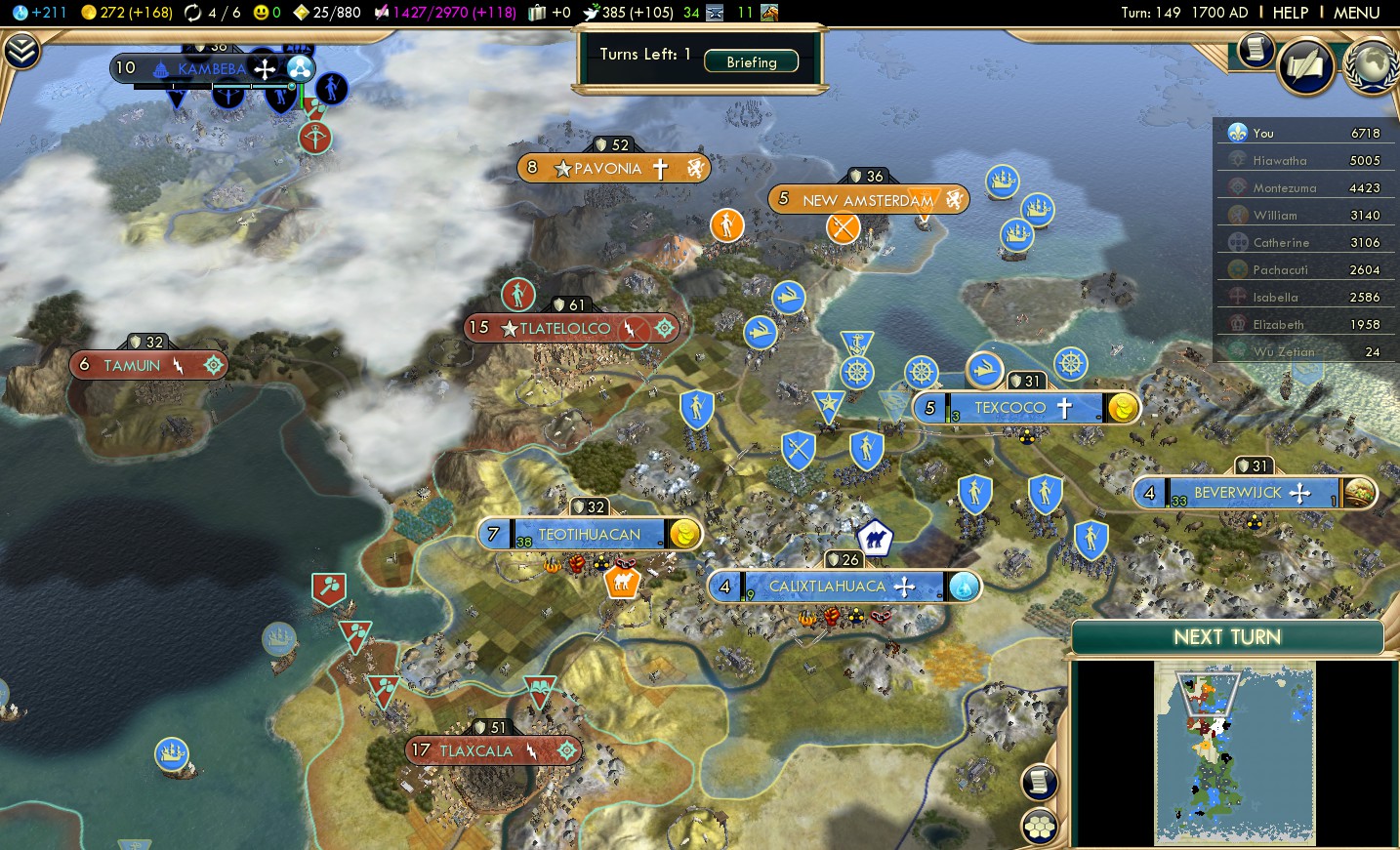The width and height of the screenshot is (1400, 850).
Task: Open the Beverwijck city banner
Action: click(1237, 493)
